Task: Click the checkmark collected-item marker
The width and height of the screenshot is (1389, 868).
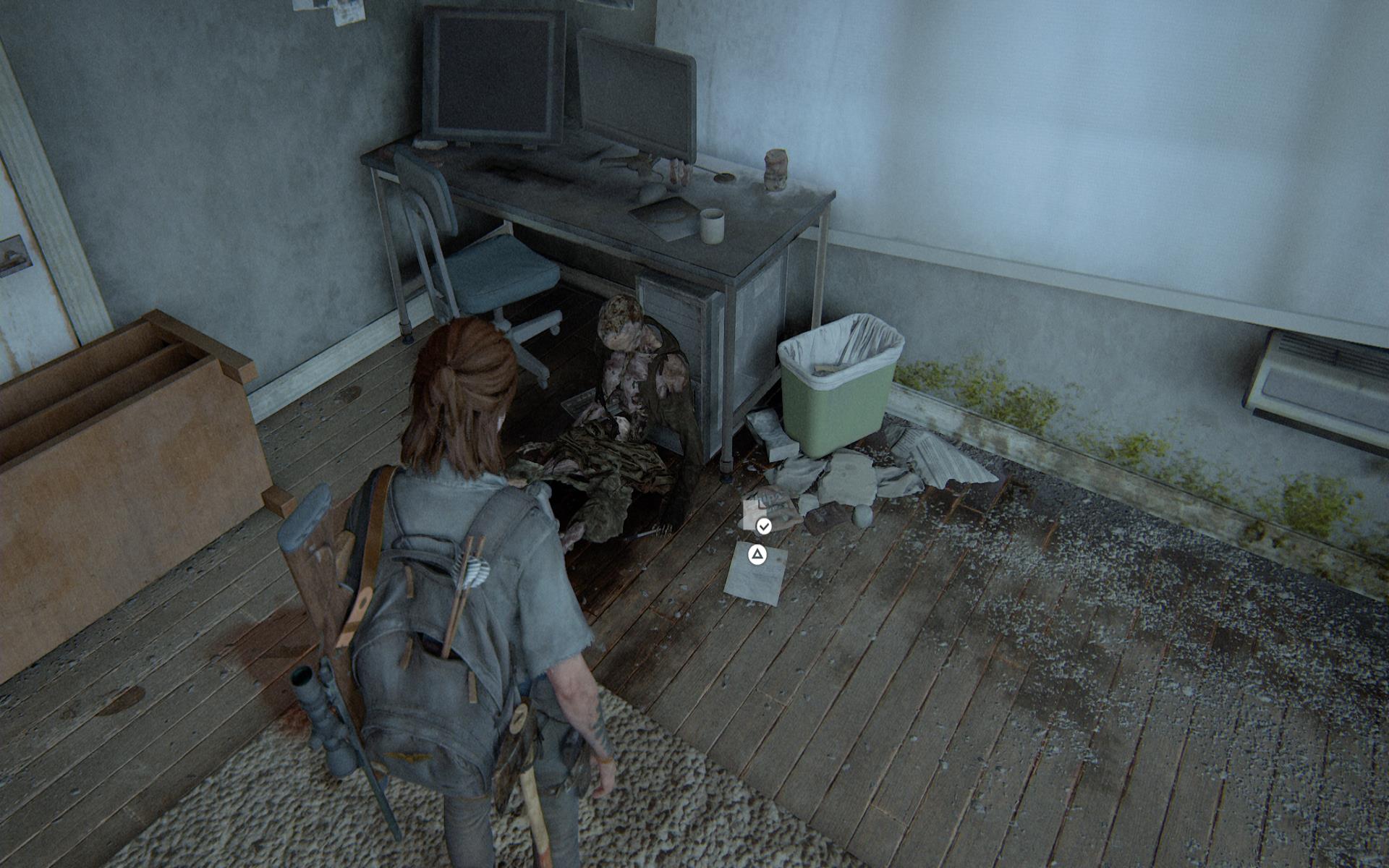Action: pyautogui.click(x=764, y=526)
